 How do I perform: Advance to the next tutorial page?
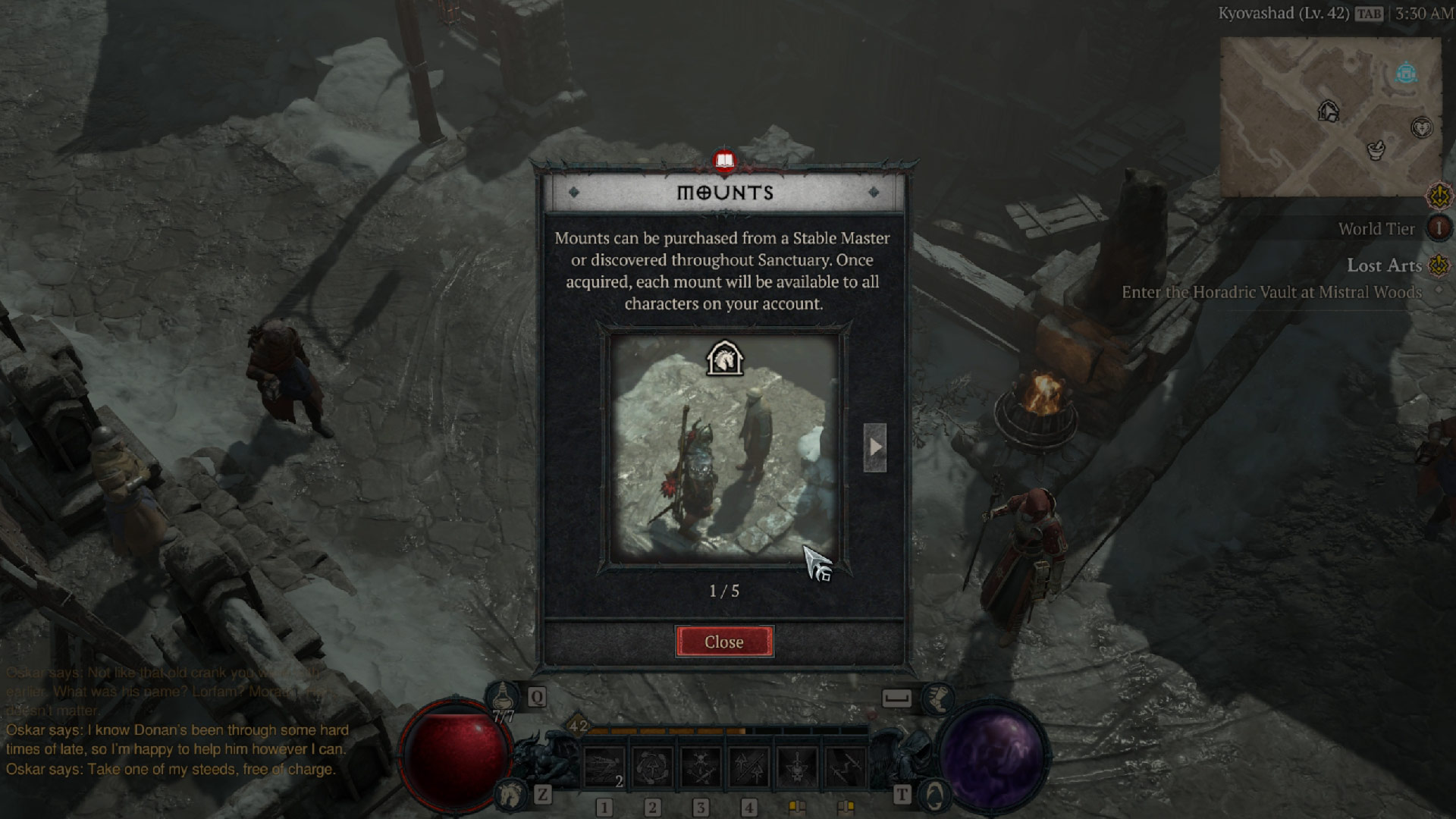874,447
